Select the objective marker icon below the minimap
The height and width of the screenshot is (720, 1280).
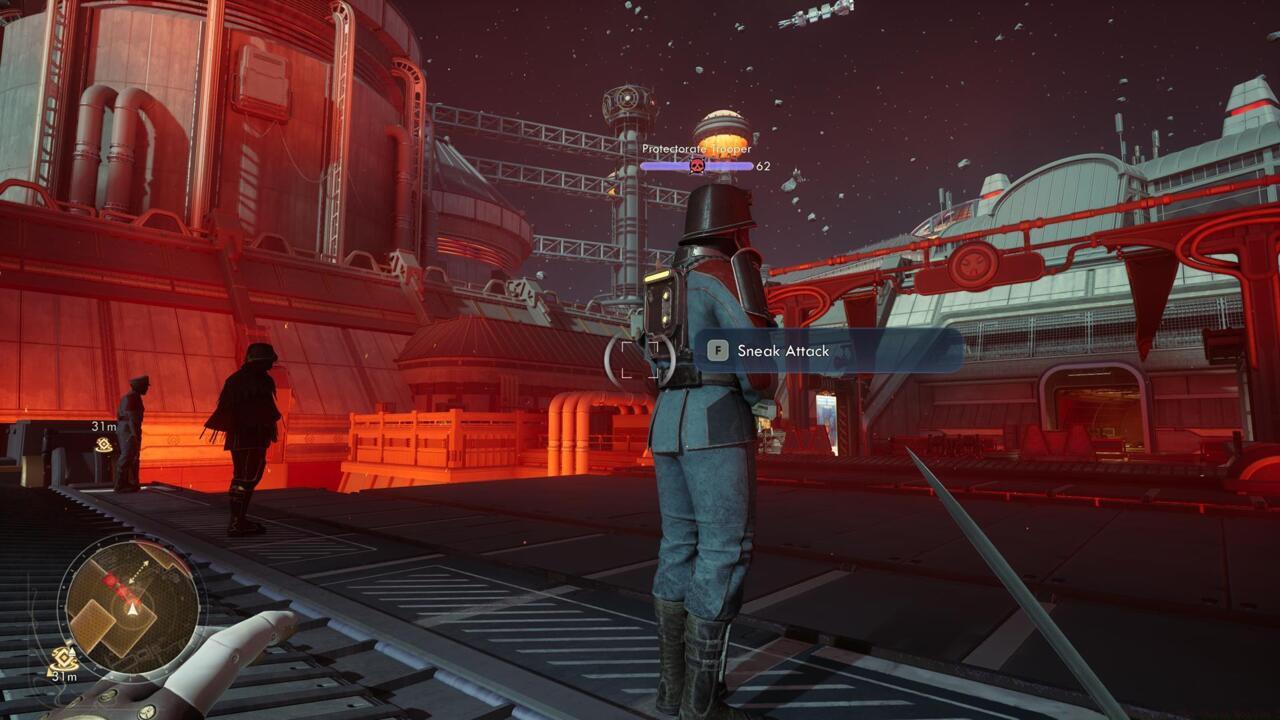pos(64,659)
